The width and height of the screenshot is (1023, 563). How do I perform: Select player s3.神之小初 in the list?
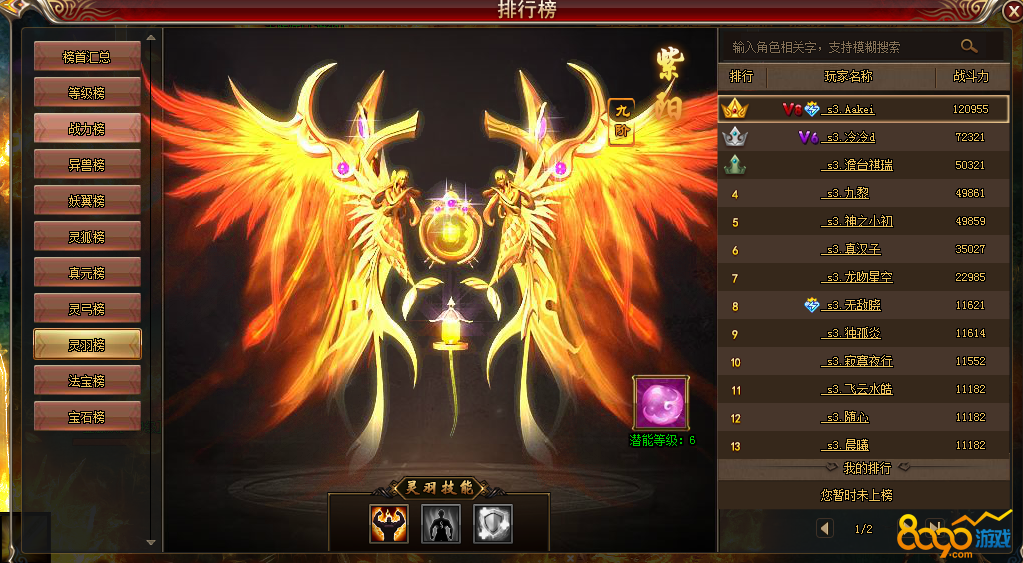[x=858, y=222]
